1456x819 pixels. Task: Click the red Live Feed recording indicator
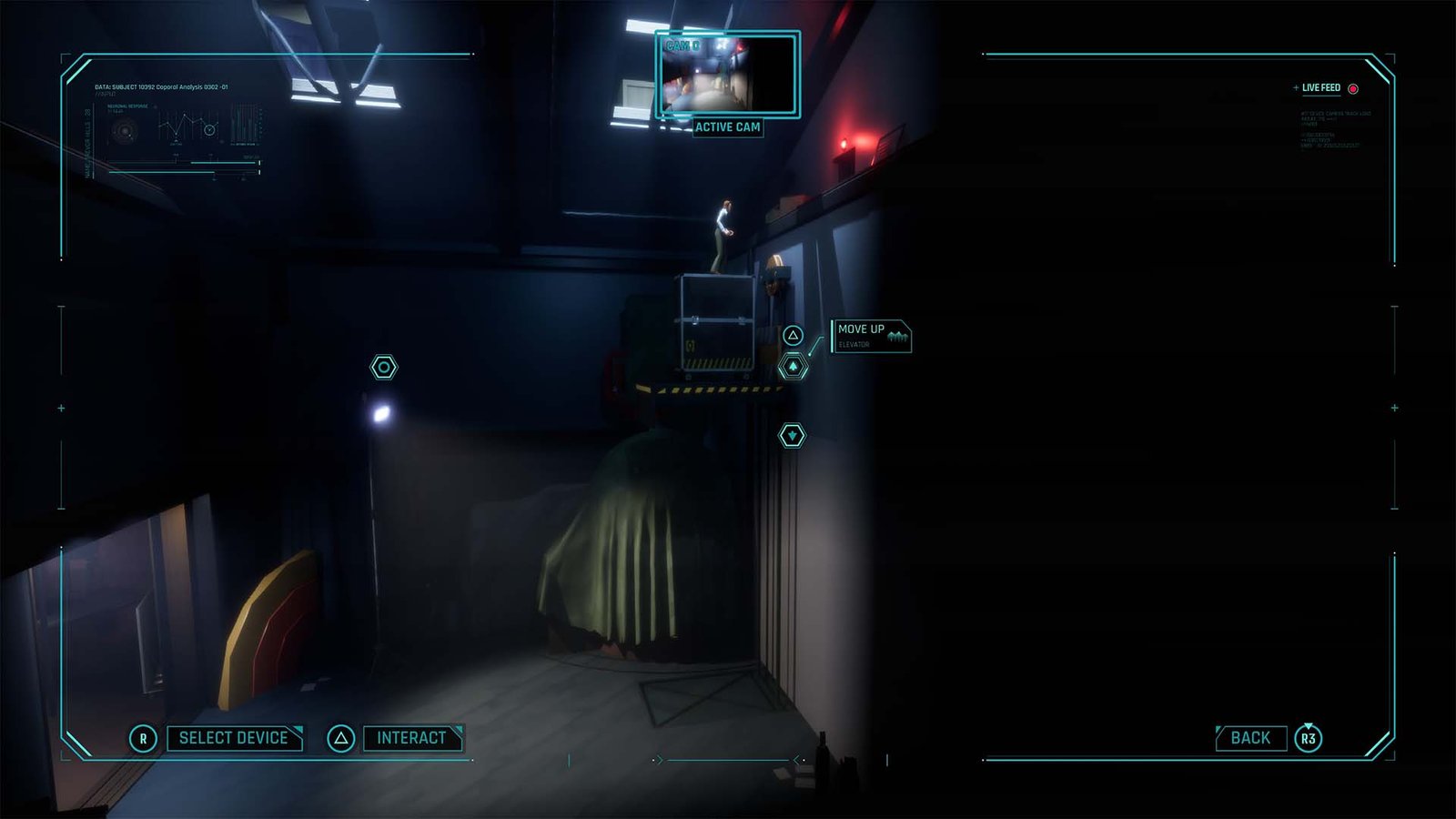(x=1353, y=89)
